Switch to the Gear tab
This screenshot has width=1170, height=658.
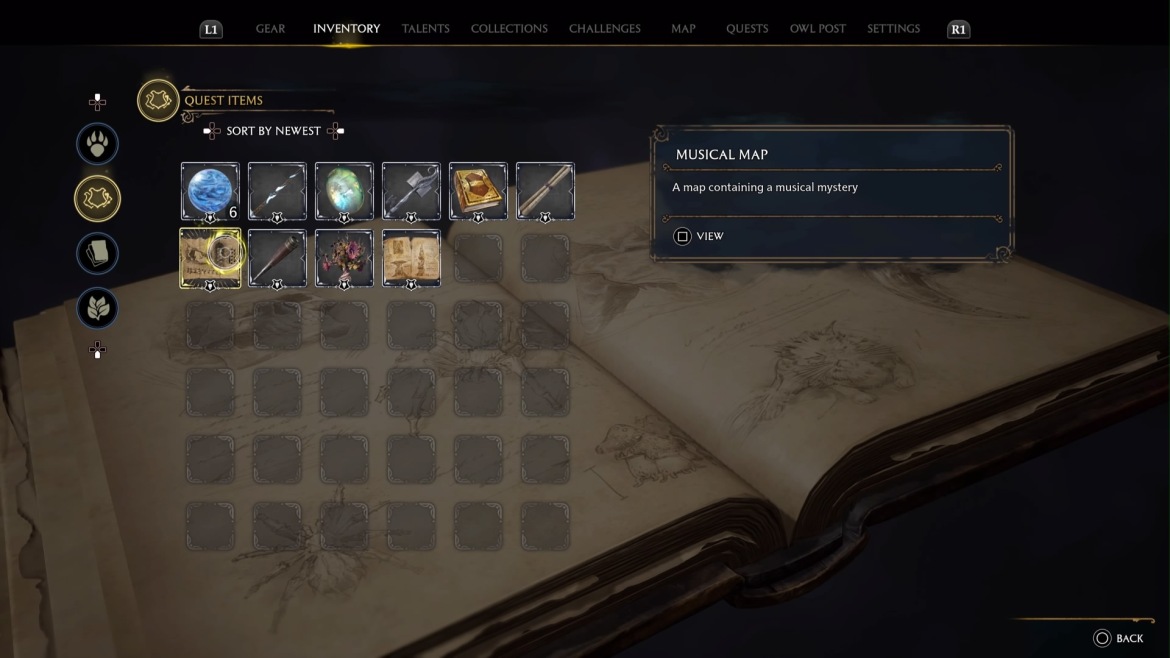click(x=270, y=29)
